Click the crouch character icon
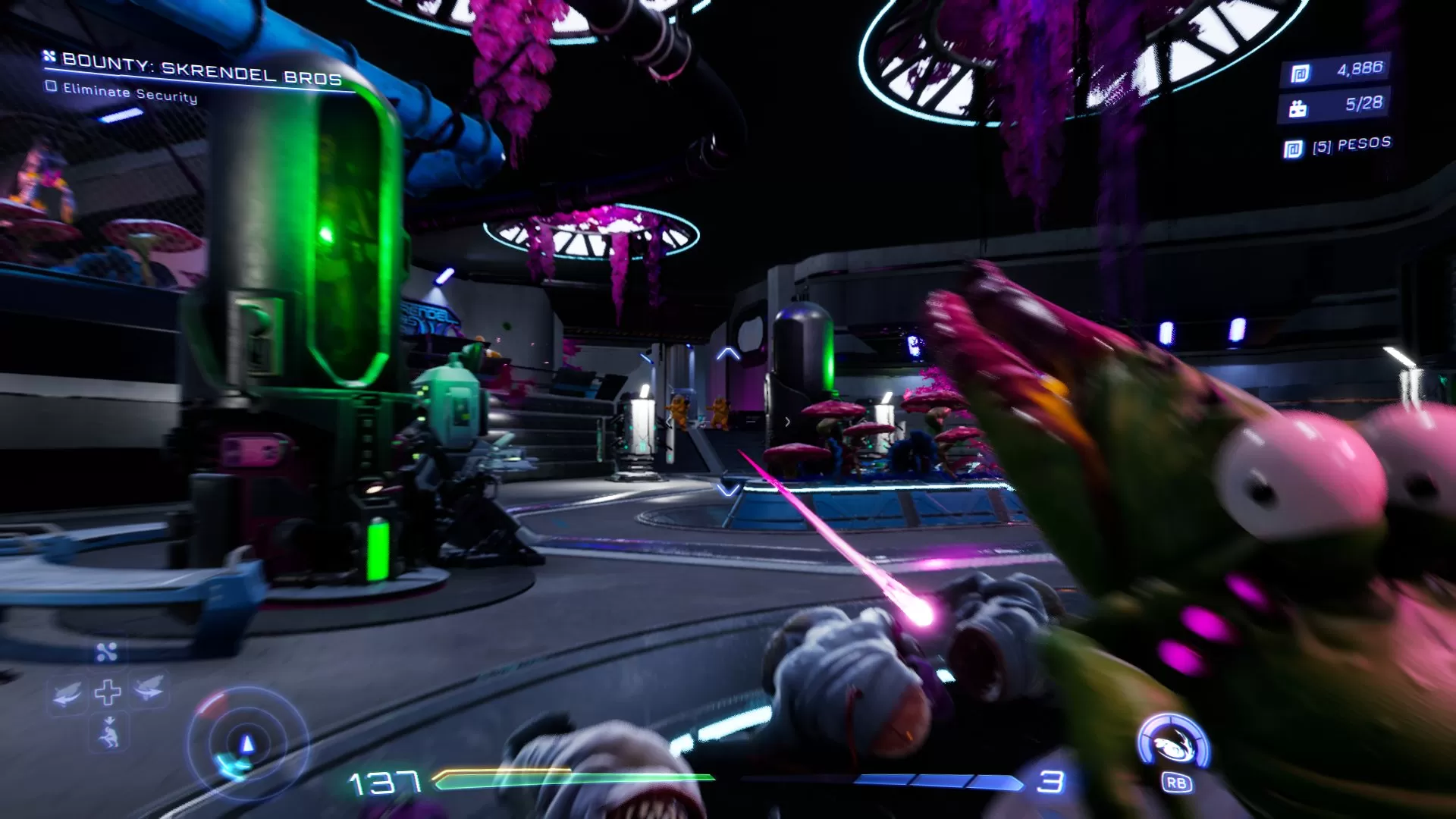Viewport: 1456px width, 819px height. tap(109, 735)
